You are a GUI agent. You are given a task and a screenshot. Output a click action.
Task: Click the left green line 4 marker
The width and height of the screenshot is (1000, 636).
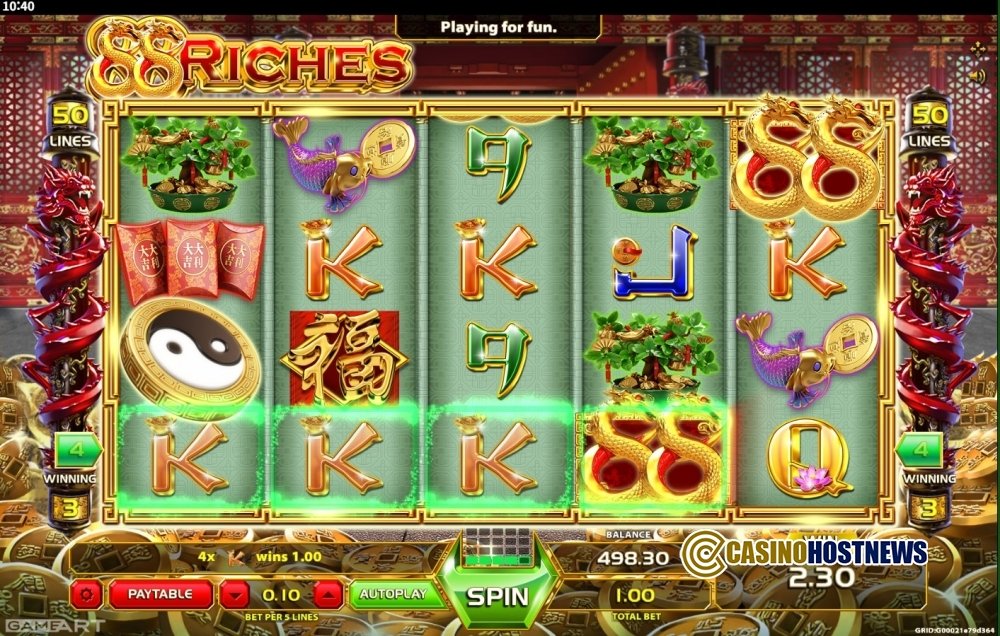[74, 452]
